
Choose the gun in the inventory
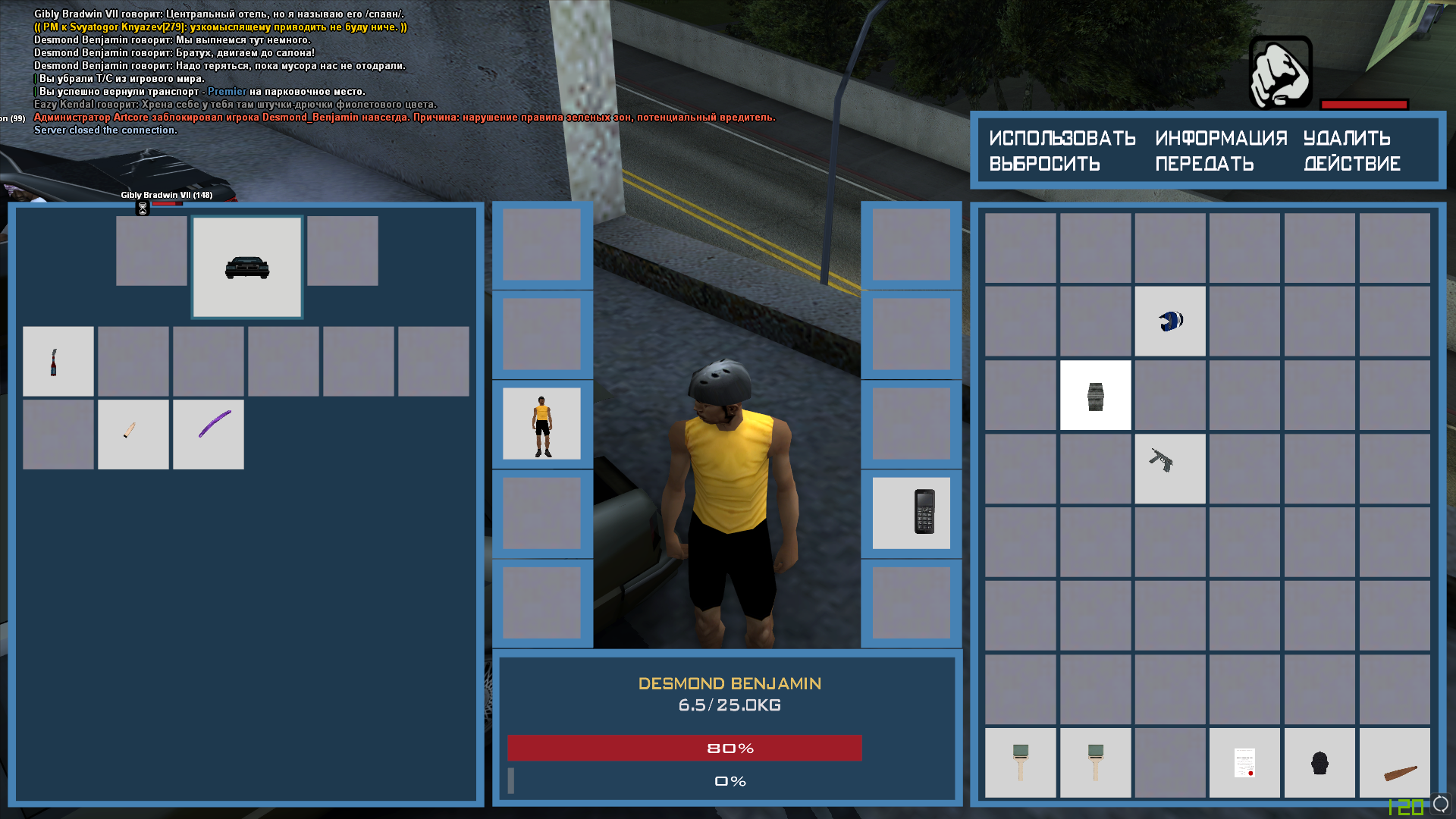pos(1169,469)
